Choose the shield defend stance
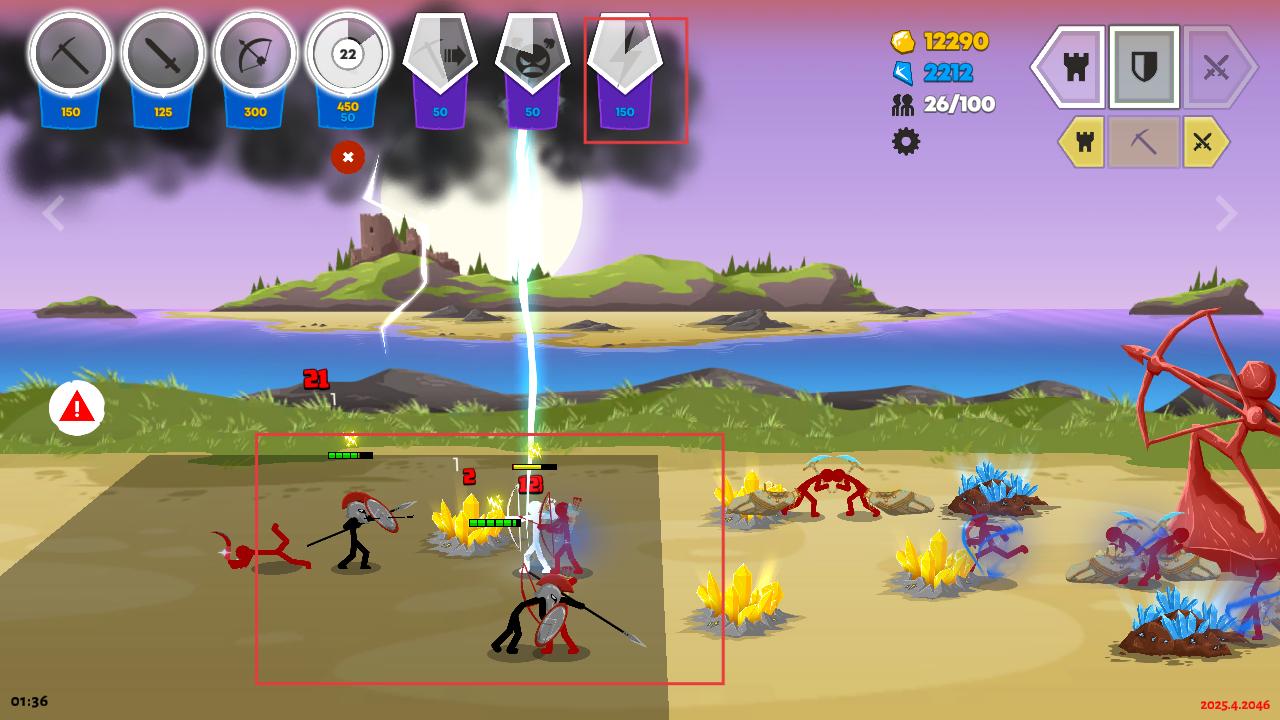Viewport: 1280px width, 720px height. (1144, 67)
